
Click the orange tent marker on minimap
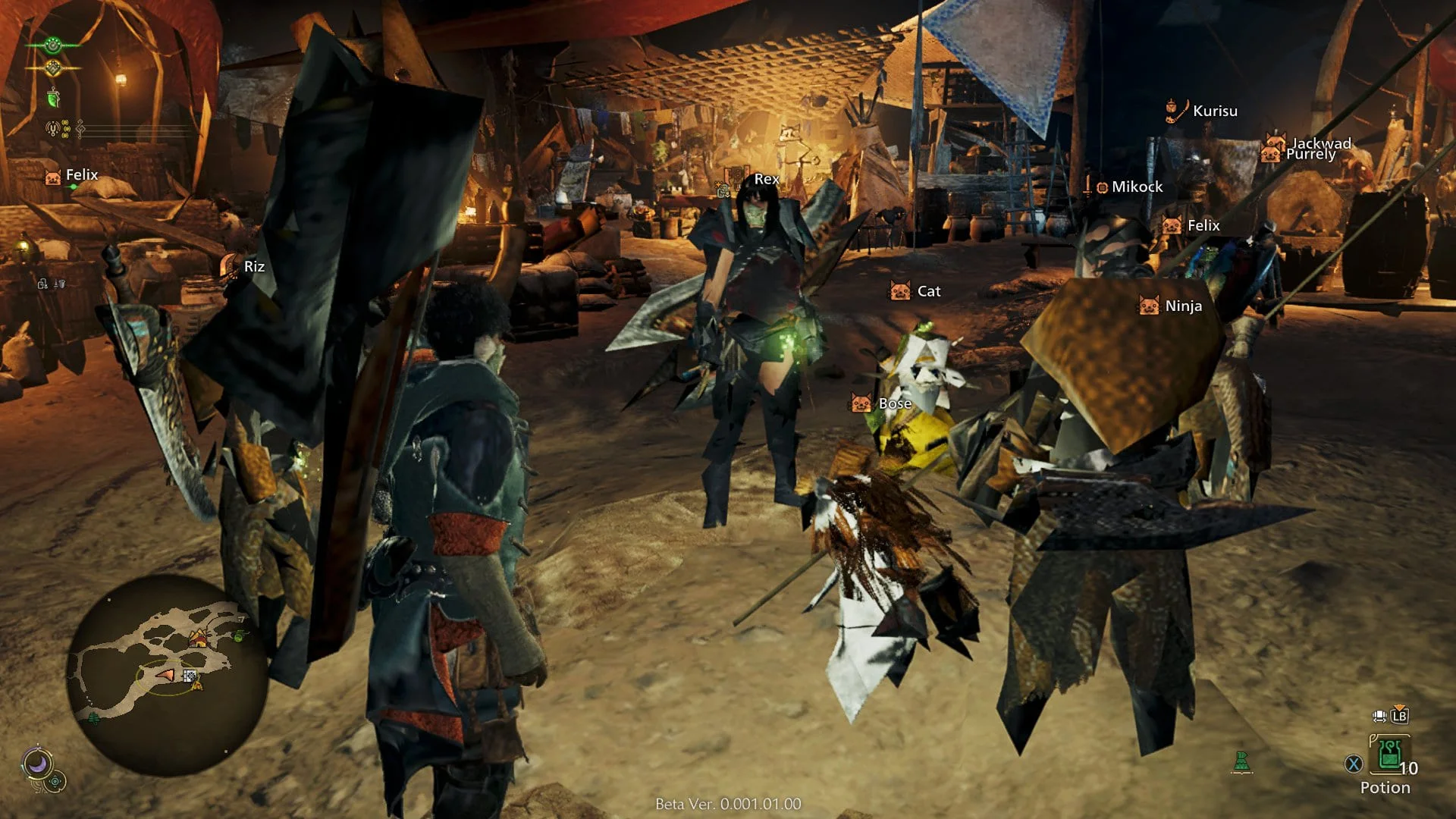coord(199,639)
